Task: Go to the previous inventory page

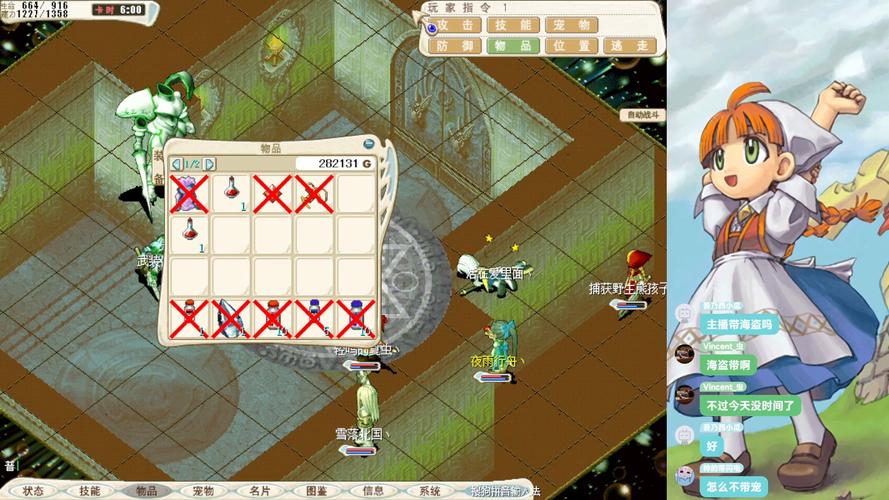Action: coord(178,164)
